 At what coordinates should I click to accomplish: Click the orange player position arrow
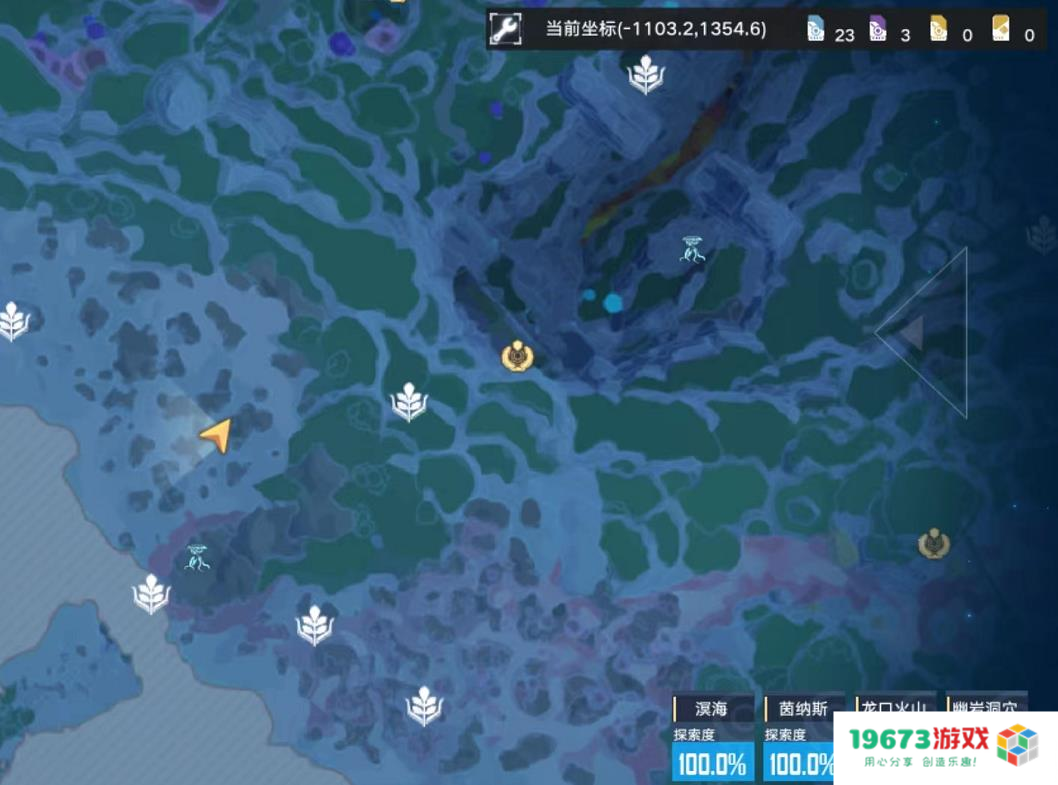pos(216,435)
